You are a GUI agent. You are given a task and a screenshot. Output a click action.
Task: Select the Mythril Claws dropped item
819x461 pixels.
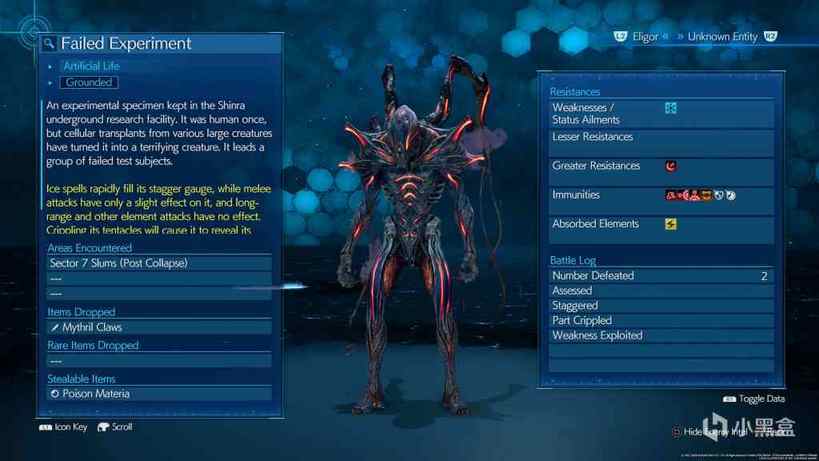(x=159, y=327)
